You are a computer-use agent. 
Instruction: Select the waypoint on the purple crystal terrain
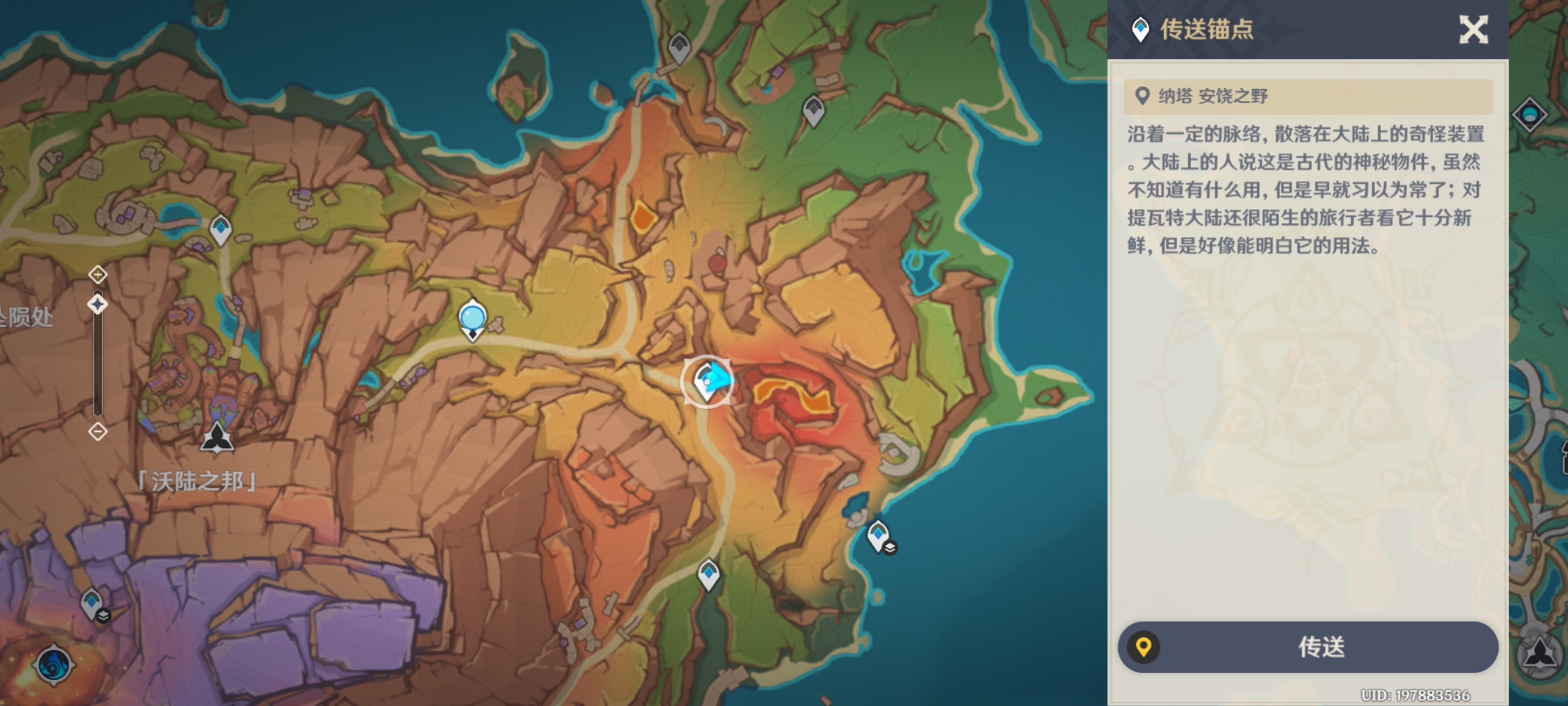click(x=92, y=603)
